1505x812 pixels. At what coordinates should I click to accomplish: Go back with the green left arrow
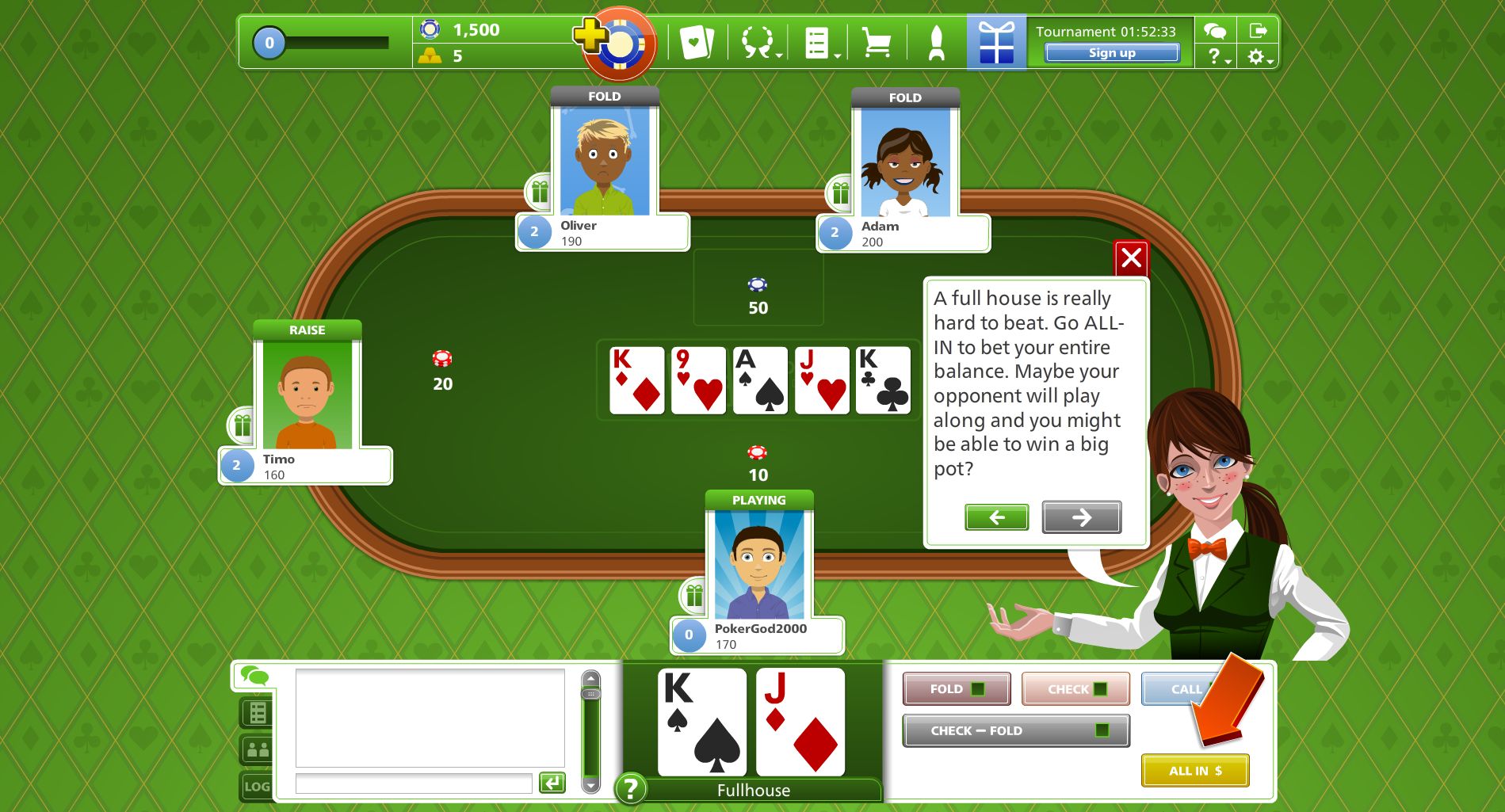coord(996,517)
